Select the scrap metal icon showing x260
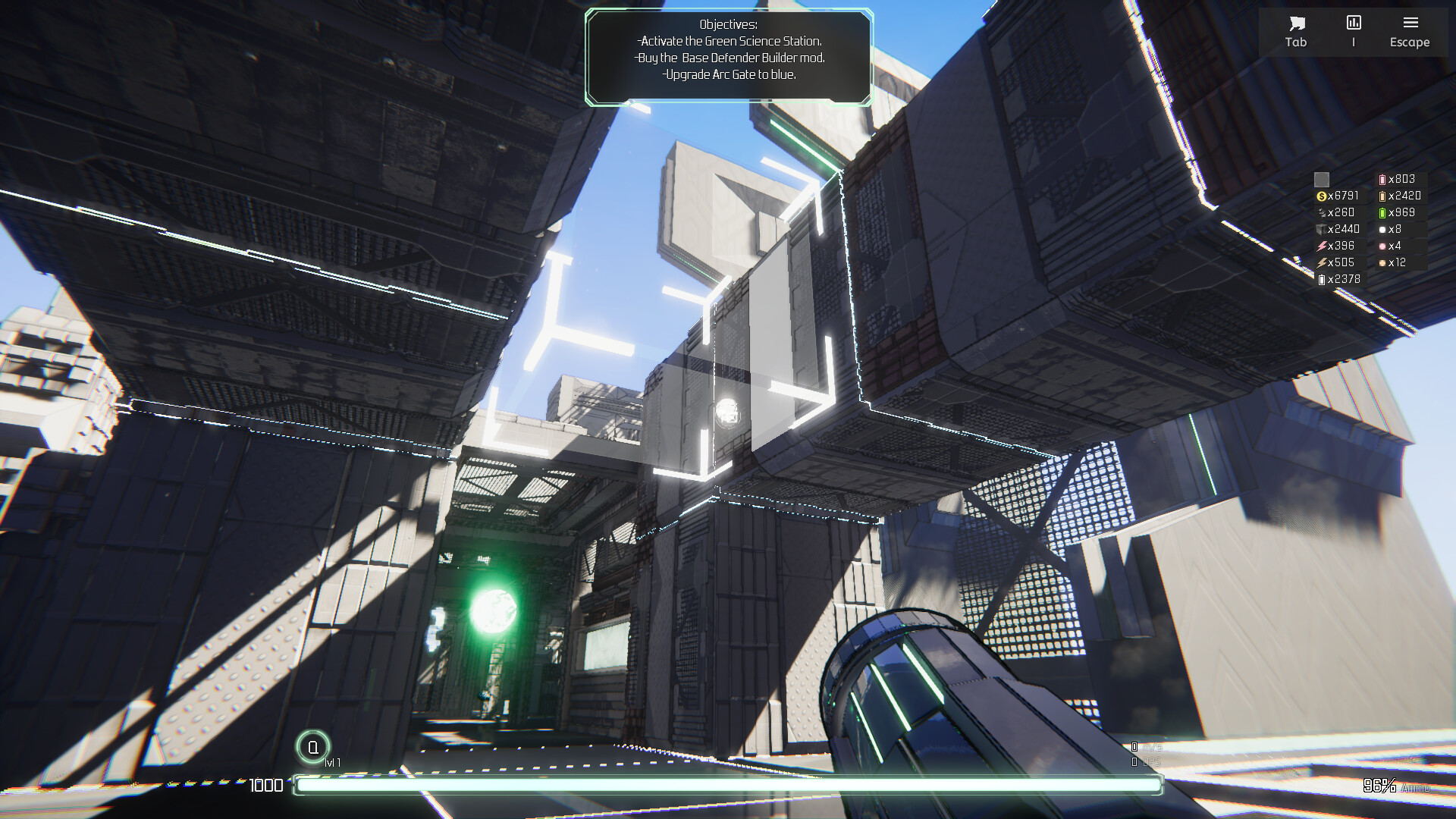Screen dimensions: 1456x819 (1322, 213)
